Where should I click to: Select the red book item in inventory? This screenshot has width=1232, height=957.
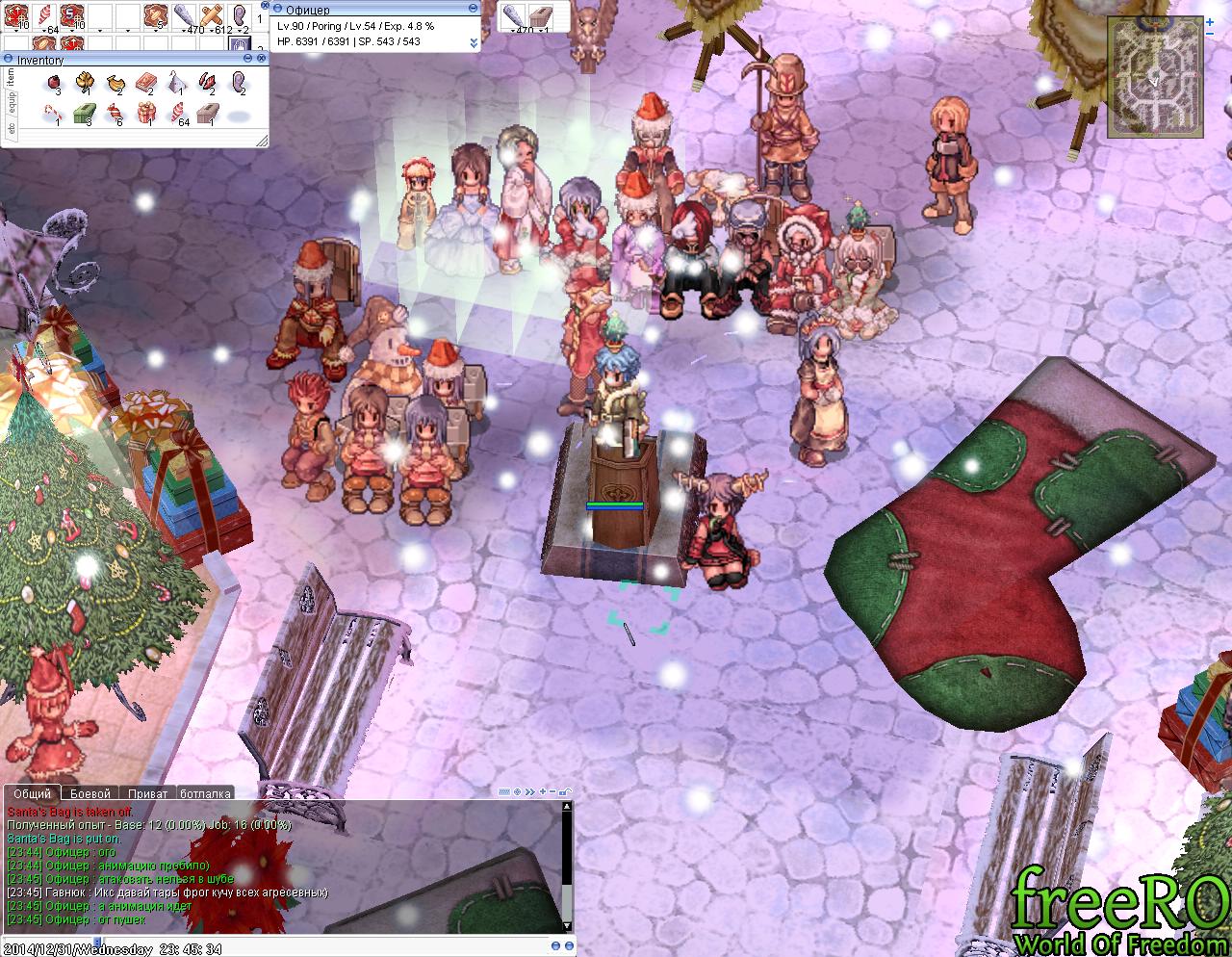146,83
